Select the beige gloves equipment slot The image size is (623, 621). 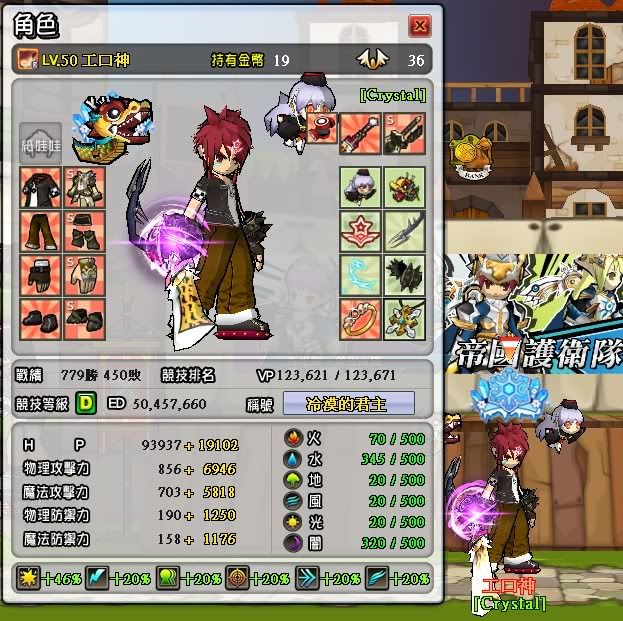[x=85, y=274]
